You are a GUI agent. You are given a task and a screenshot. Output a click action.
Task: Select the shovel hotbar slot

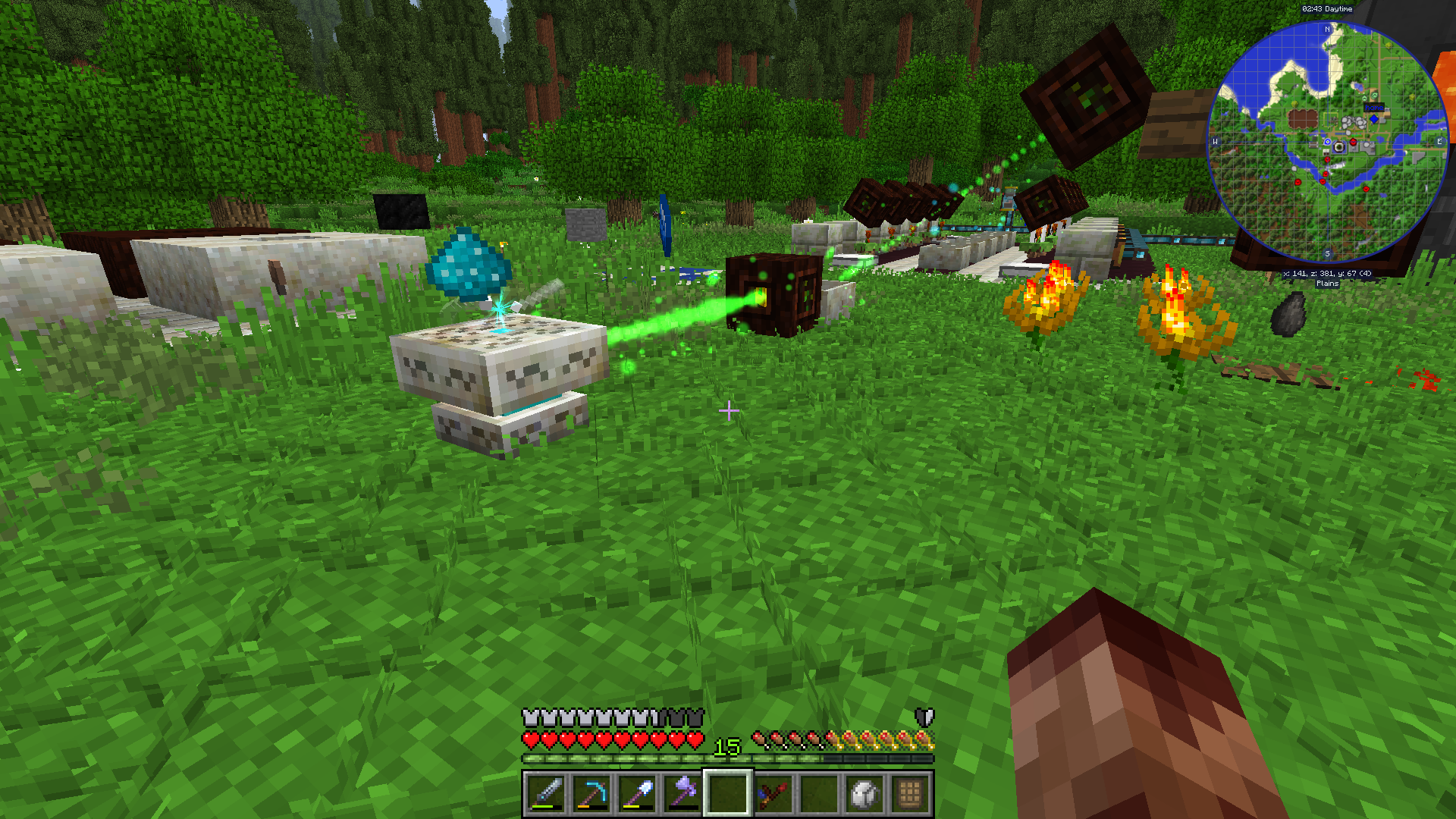pyautogui.click(x=637, y=793)
